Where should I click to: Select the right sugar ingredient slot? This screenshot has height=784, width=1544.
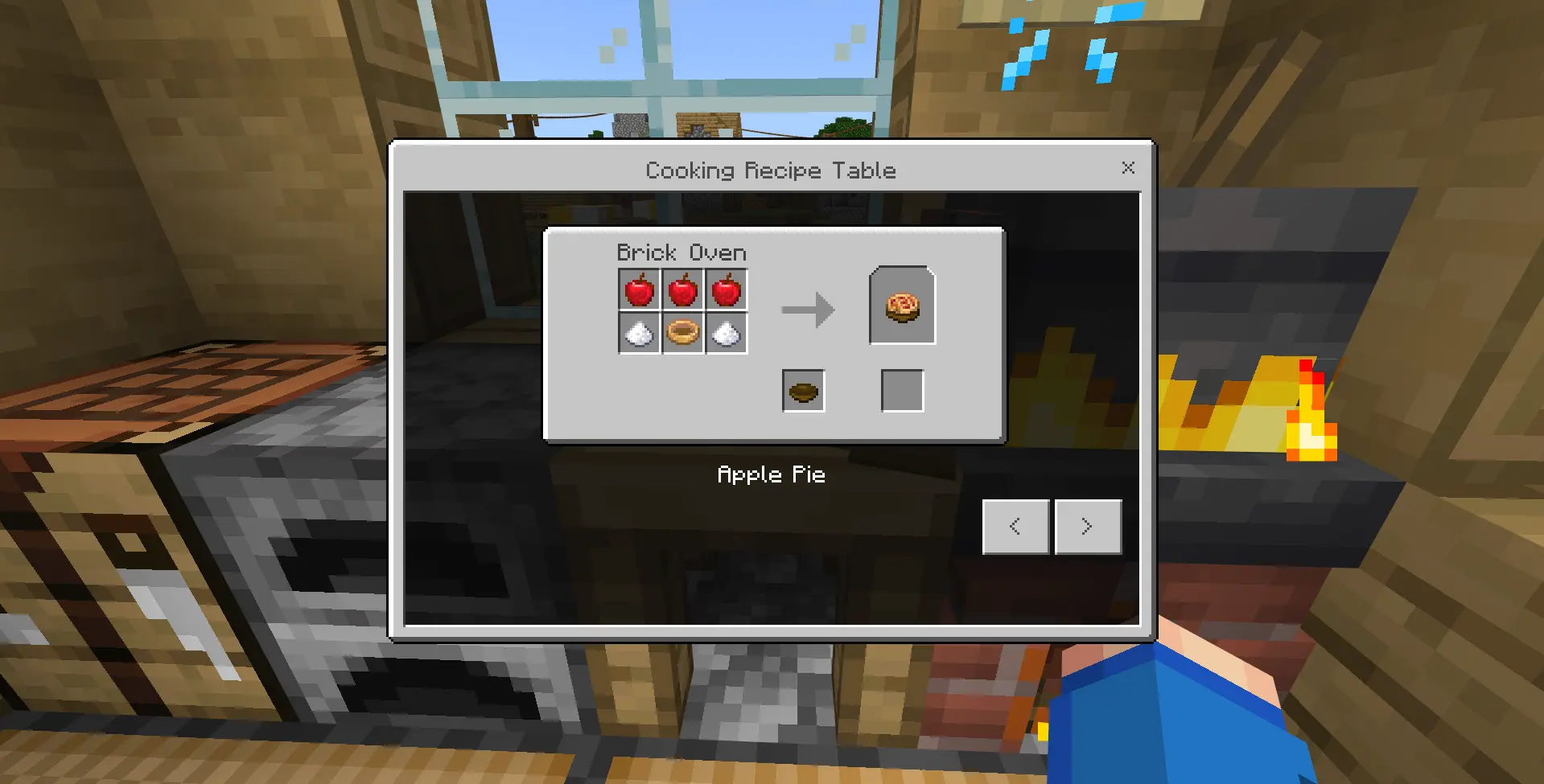click(727, 333)
